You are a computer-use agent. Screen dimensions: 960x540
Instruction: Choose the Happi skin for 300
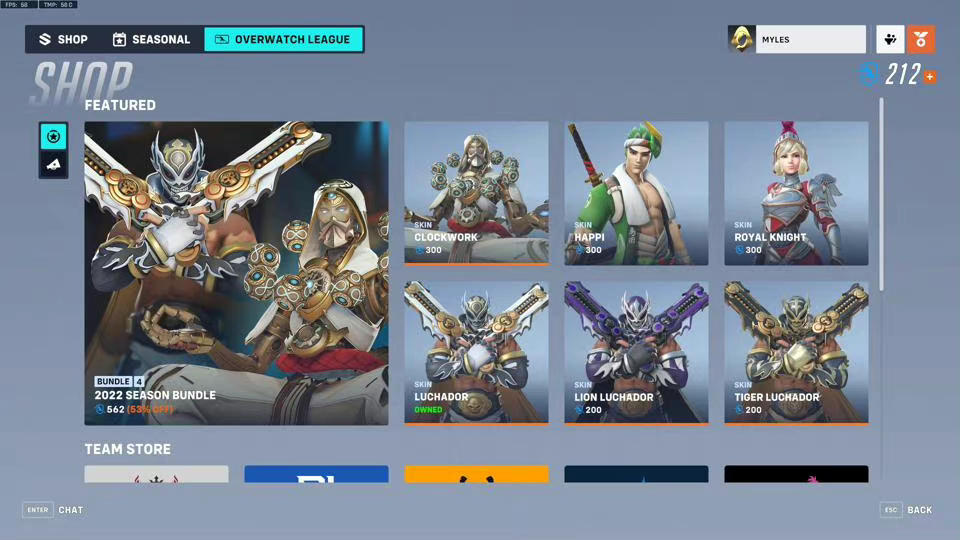pos(636,192)
